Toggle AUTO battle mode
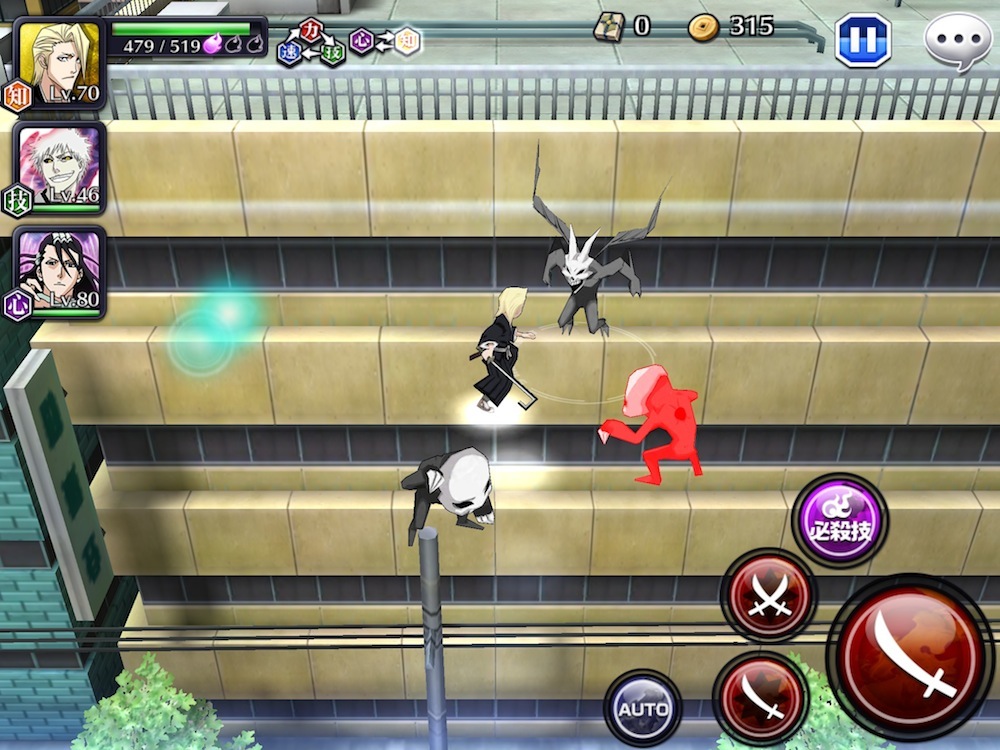 pyautogui.click(x=643, y=709)
